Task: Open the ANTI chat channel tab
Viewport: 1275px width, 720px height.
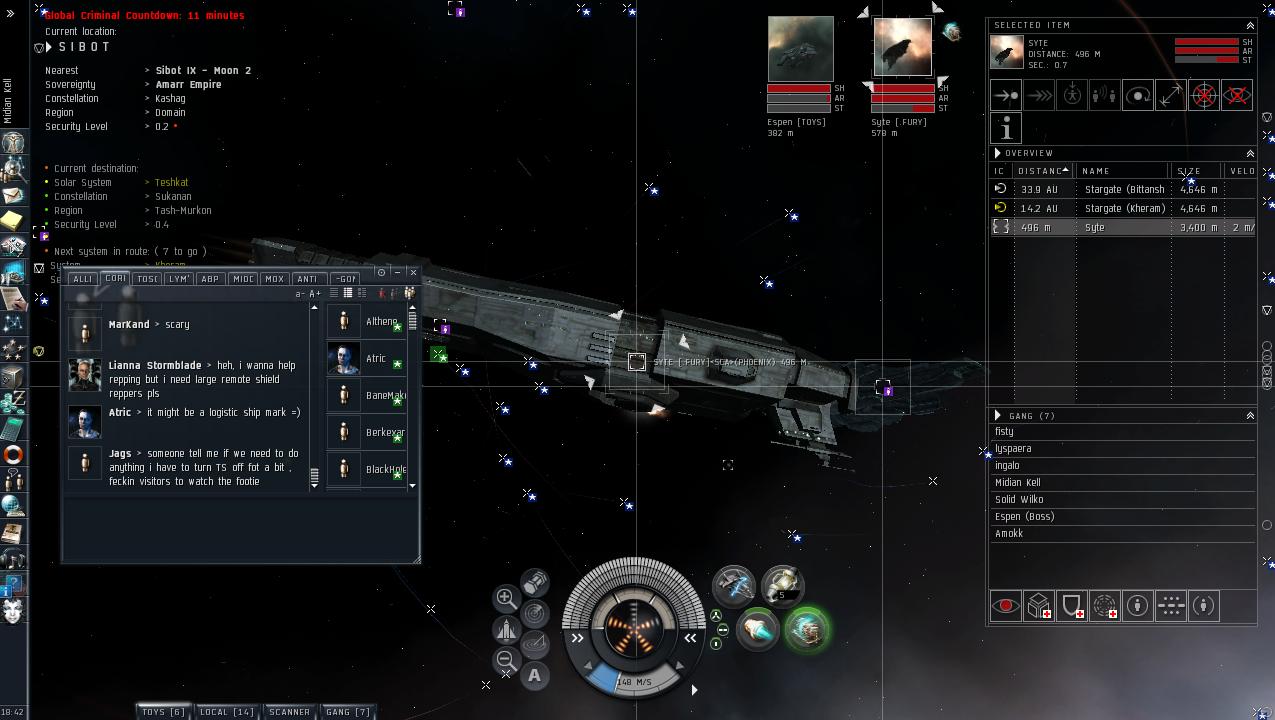Action: 307,279
